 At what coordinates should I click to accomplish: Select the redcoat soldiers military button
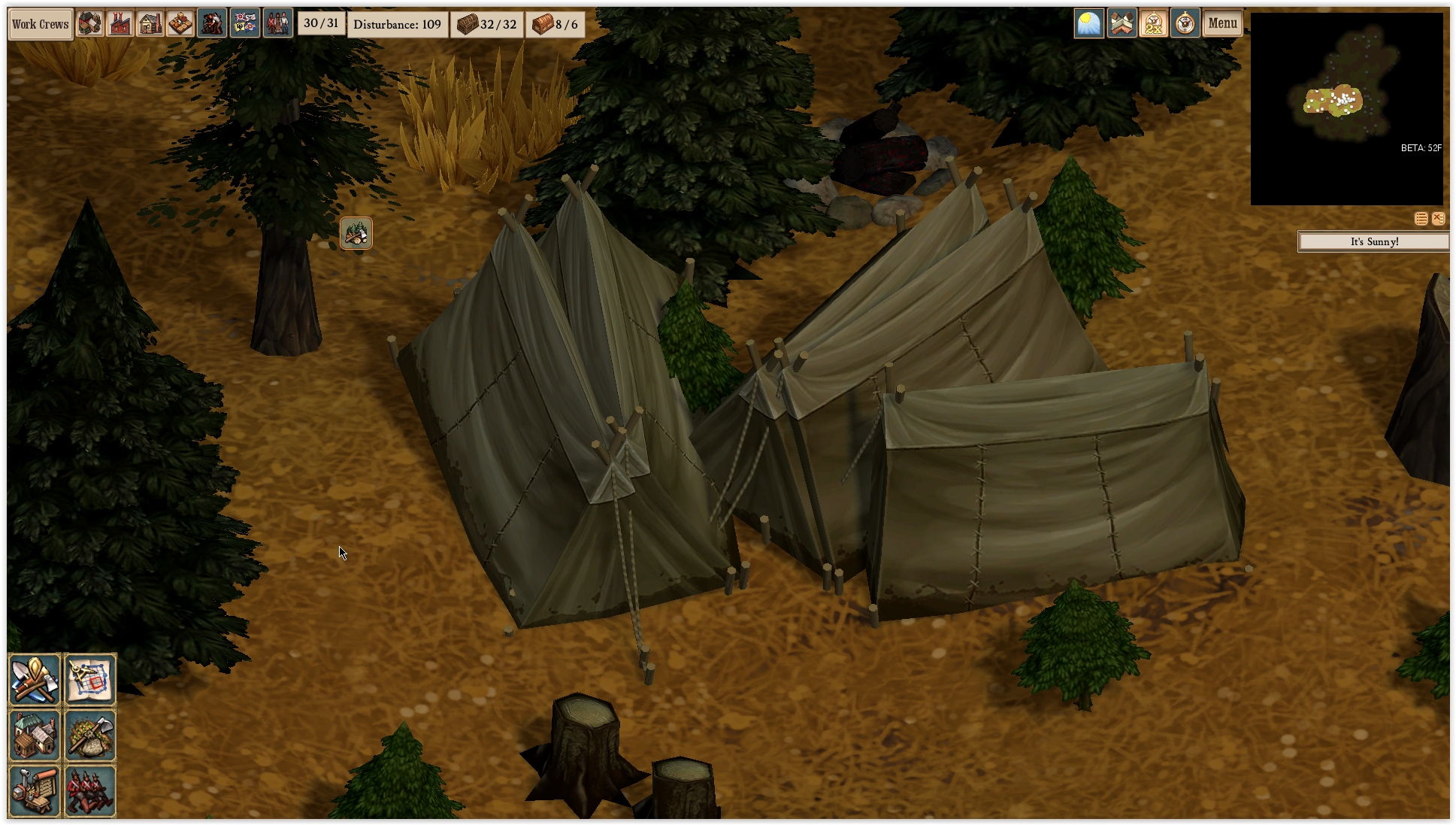pyautogui.click(x=90, y=790)
